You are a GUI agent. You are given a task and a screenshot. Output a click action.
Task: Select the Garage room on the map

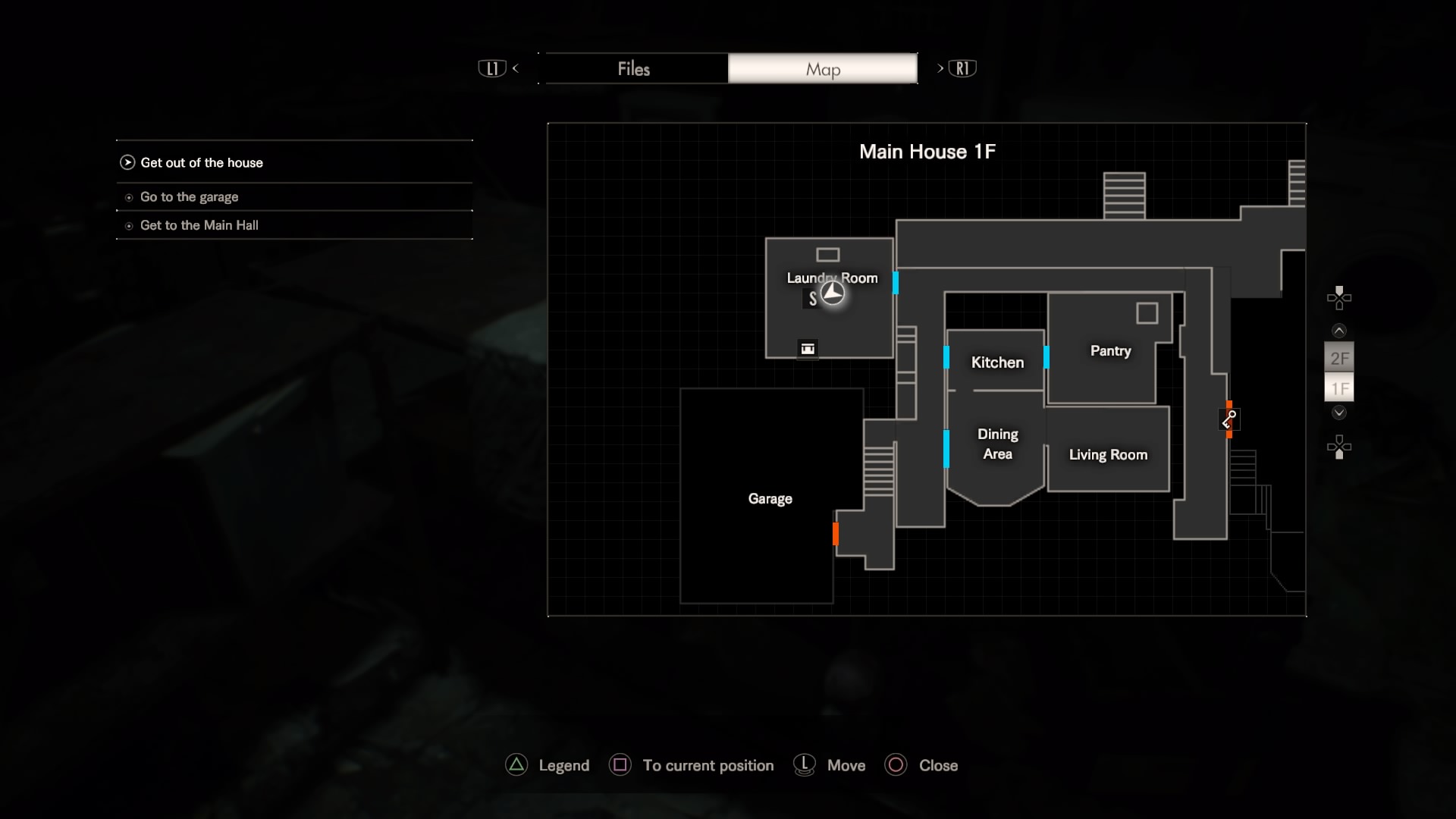(x=770, y=498)
